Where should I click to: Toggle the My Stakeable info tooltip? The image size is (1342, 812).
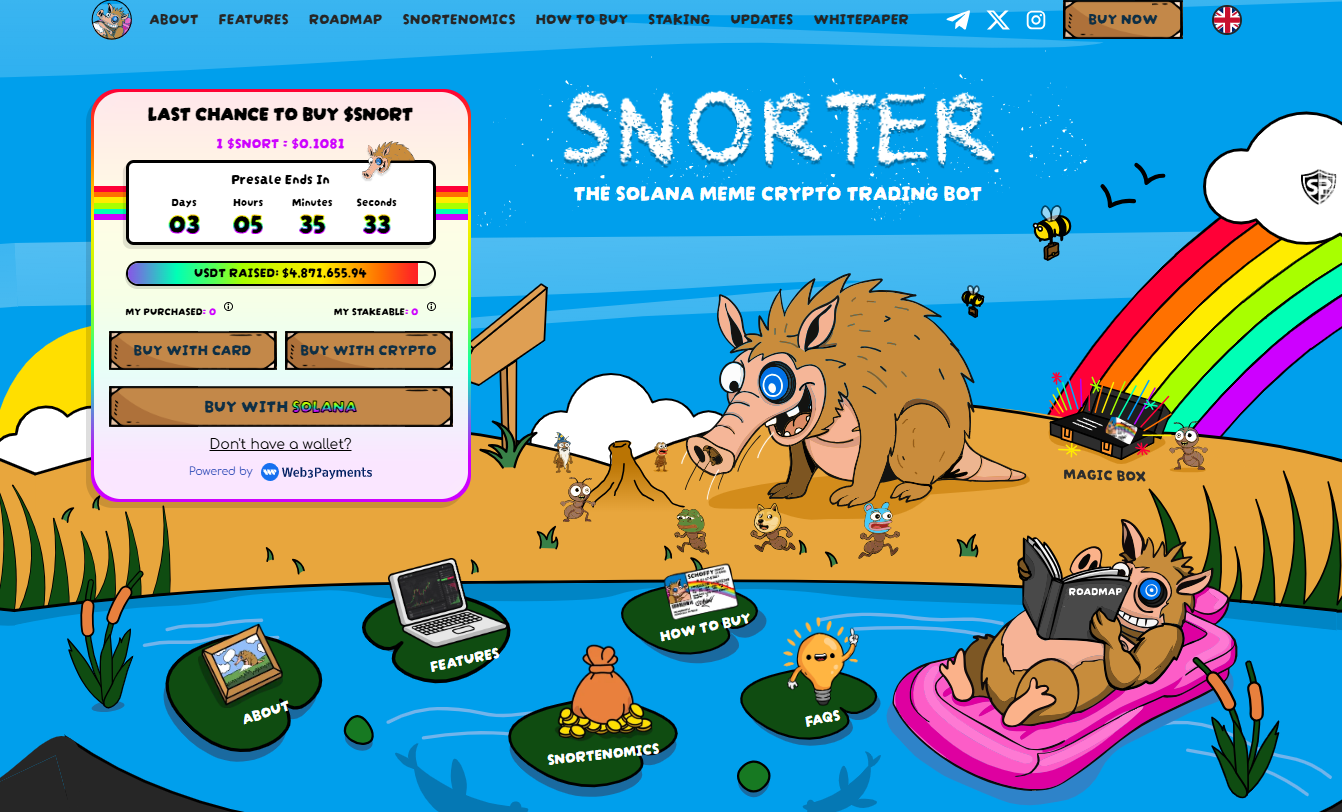(x=432, y=306)
